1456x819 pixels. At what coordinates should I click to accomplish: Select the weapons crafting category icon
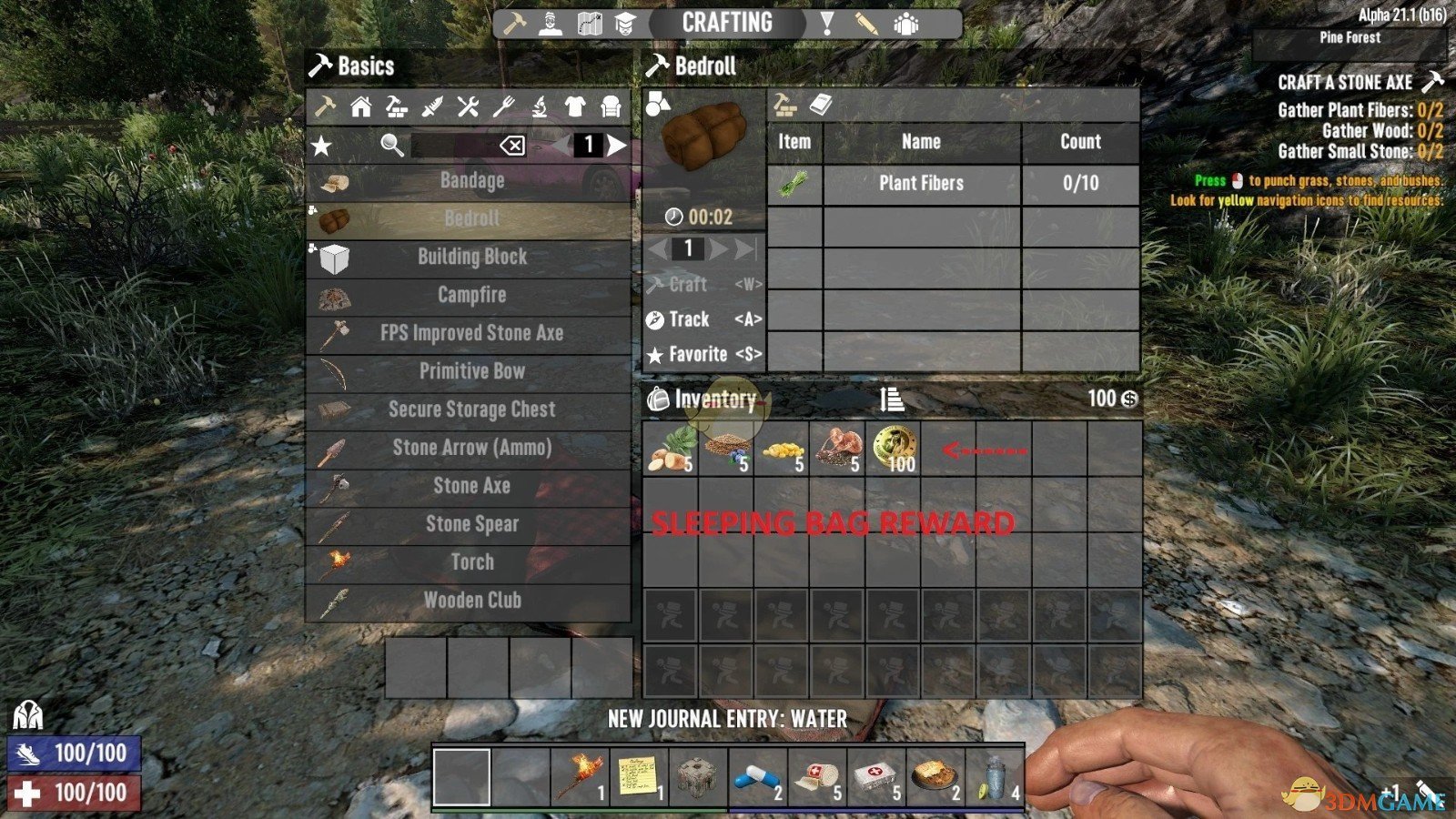(434, 107)
